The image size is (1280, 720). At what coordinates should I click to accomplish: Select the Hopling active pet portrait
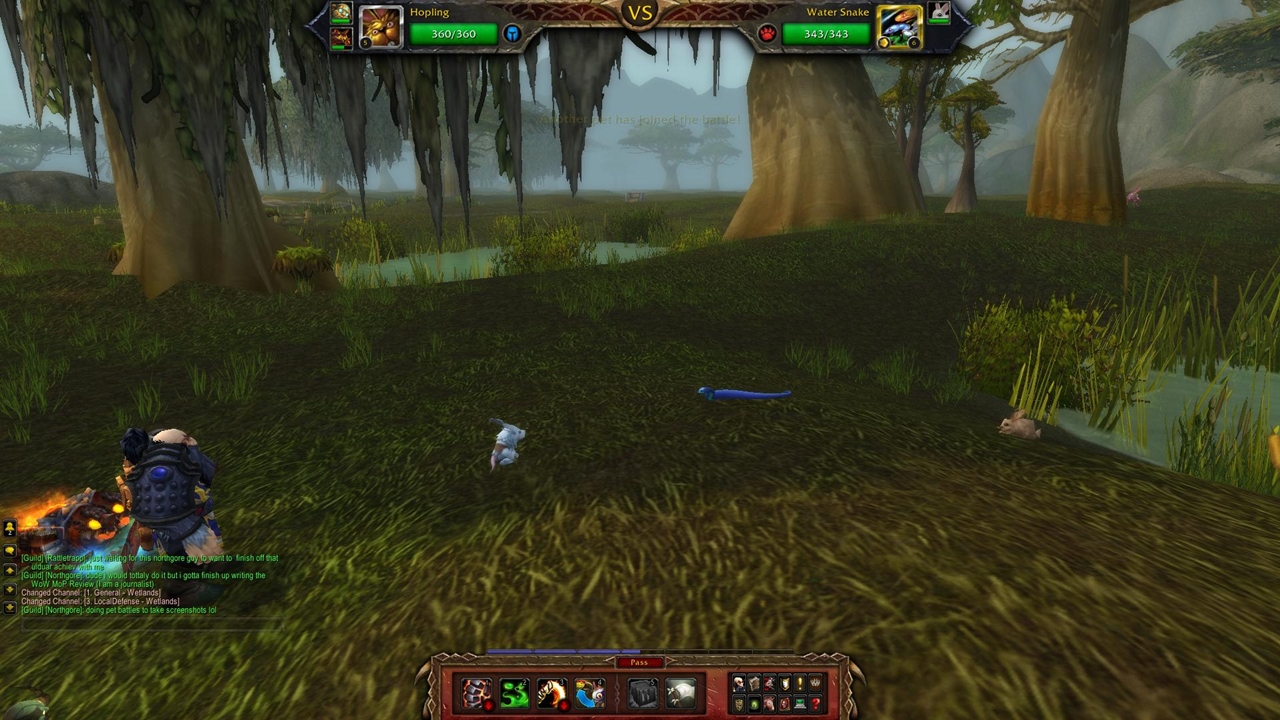[x=380, y=27]
